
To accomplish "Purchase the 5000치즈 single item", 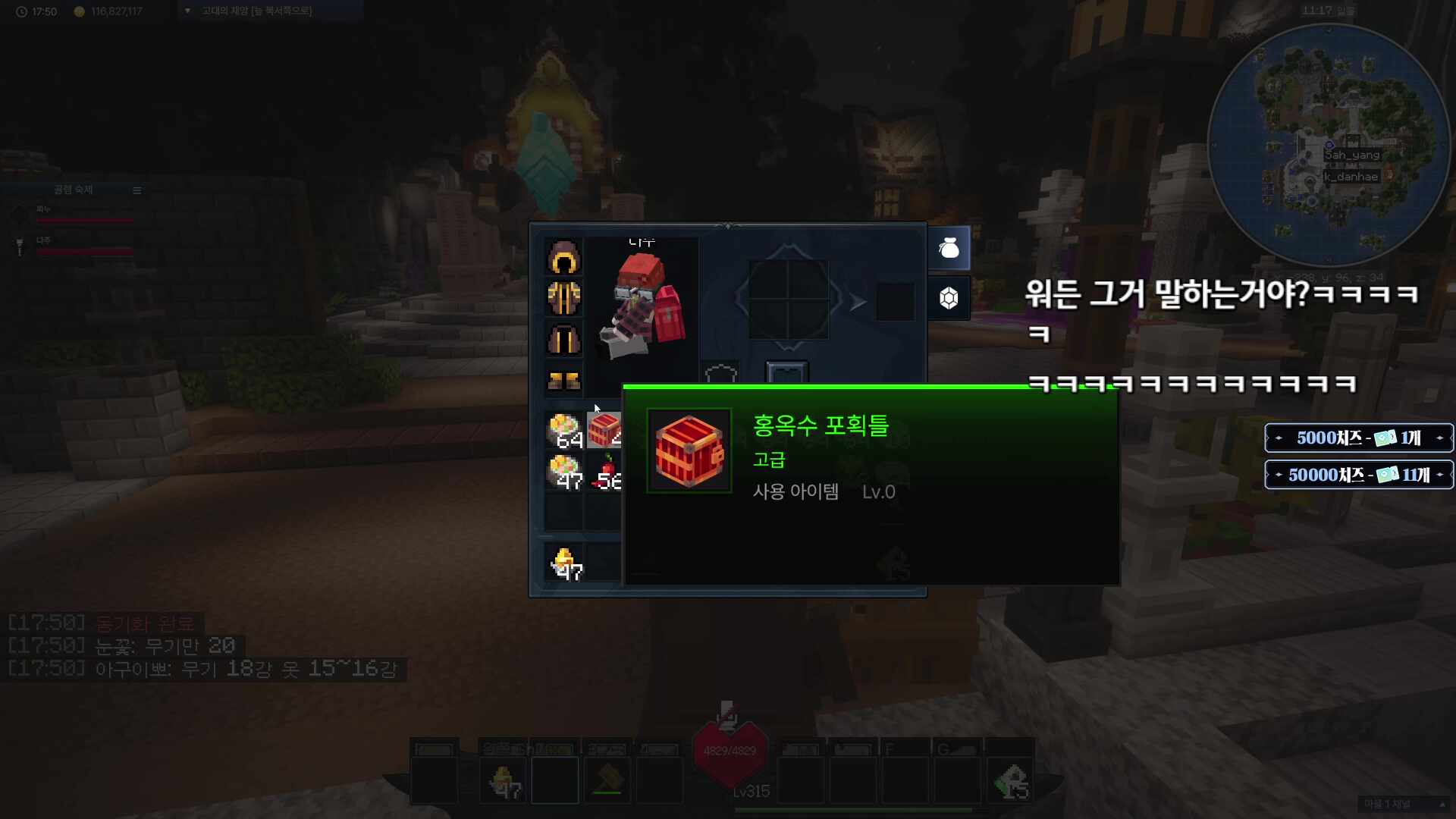I will (1357, 438).
